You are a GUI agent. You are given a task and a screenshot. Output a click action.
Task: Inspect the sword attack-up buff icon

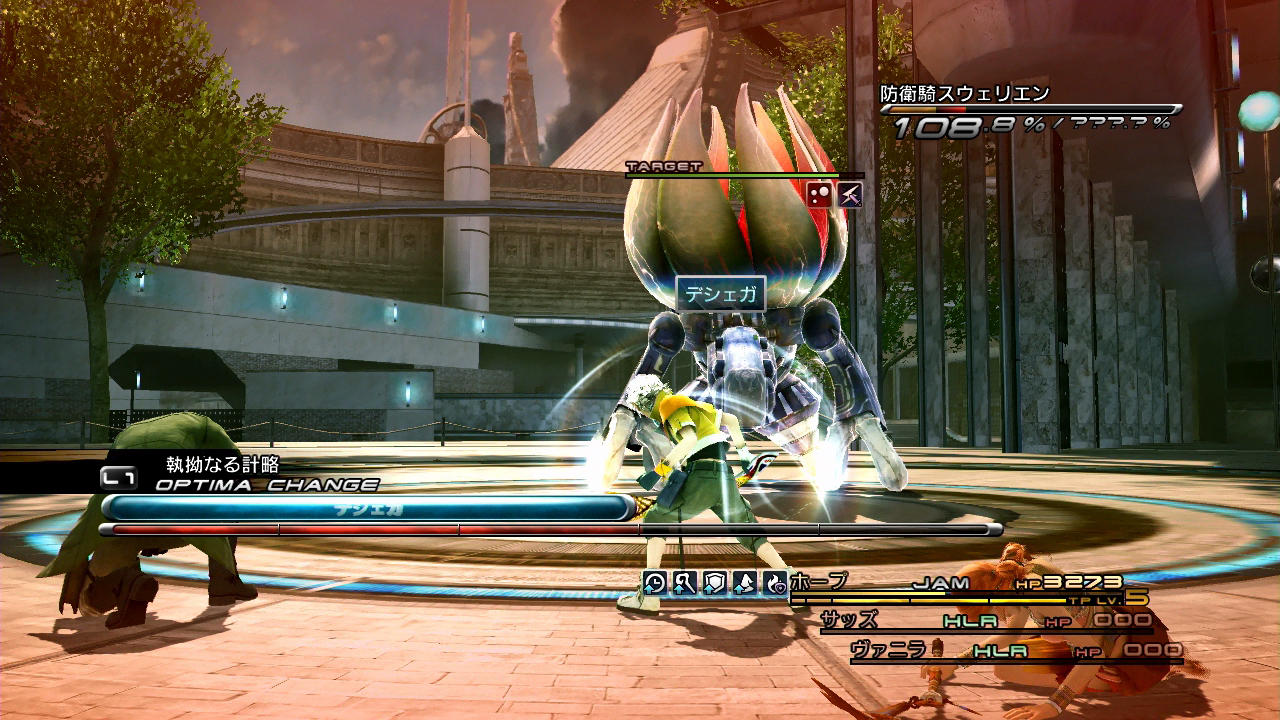[x=684, y=583]
